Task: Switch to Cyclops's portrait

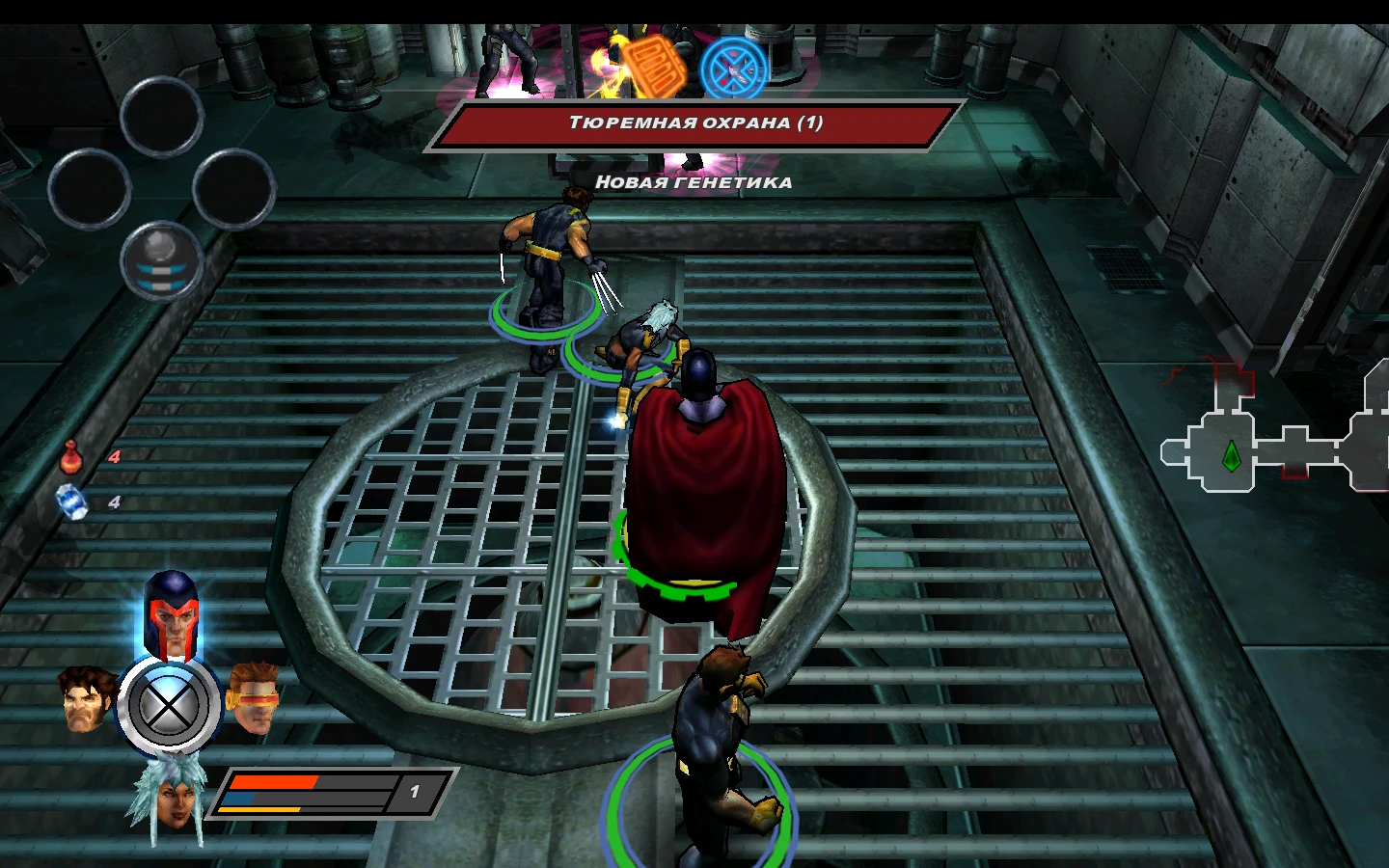Action: (x=255, y=697)
